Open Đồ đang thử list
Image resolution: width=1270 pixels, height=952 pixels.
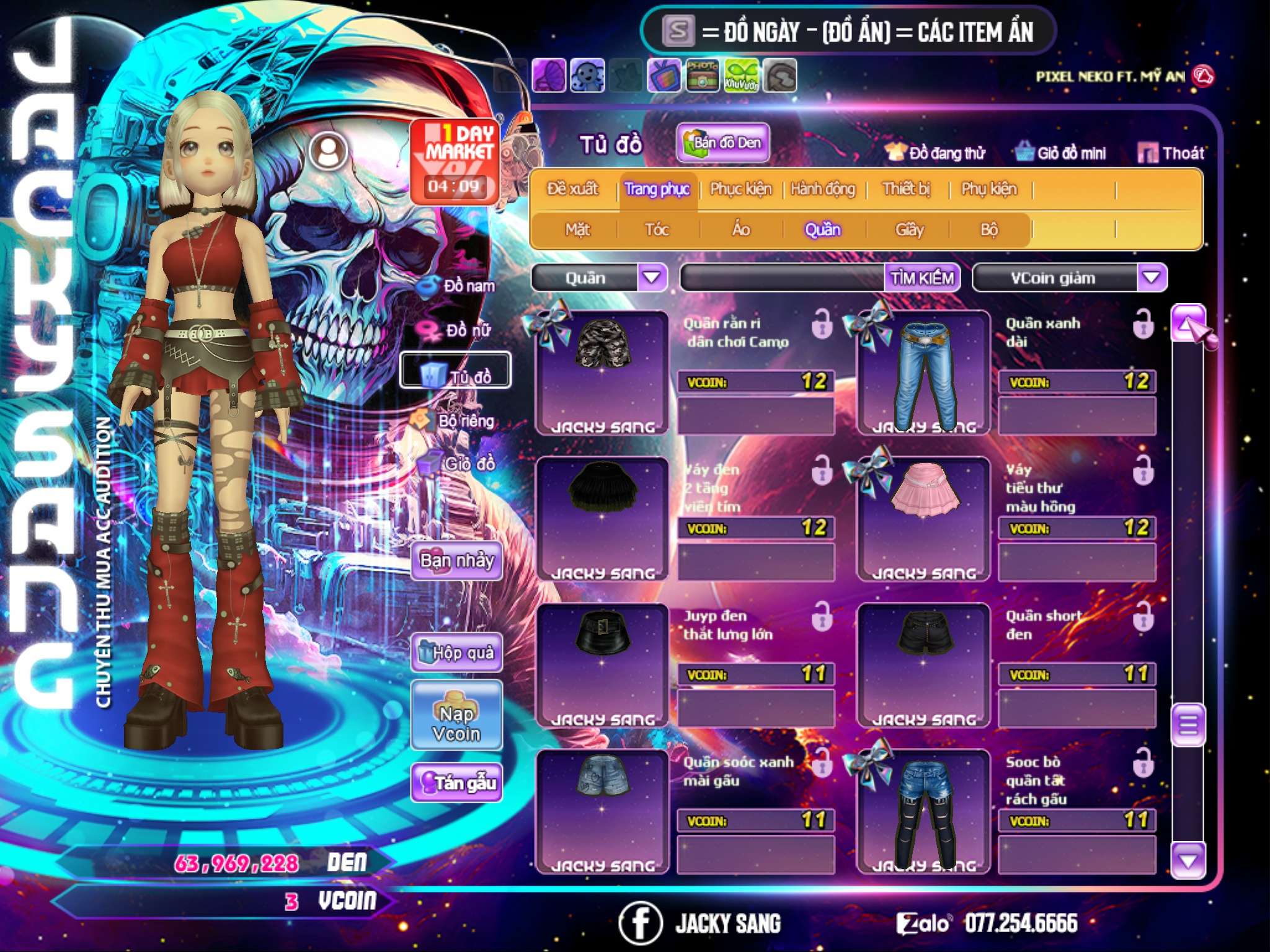pyautogui.click(x=936, y=152)
